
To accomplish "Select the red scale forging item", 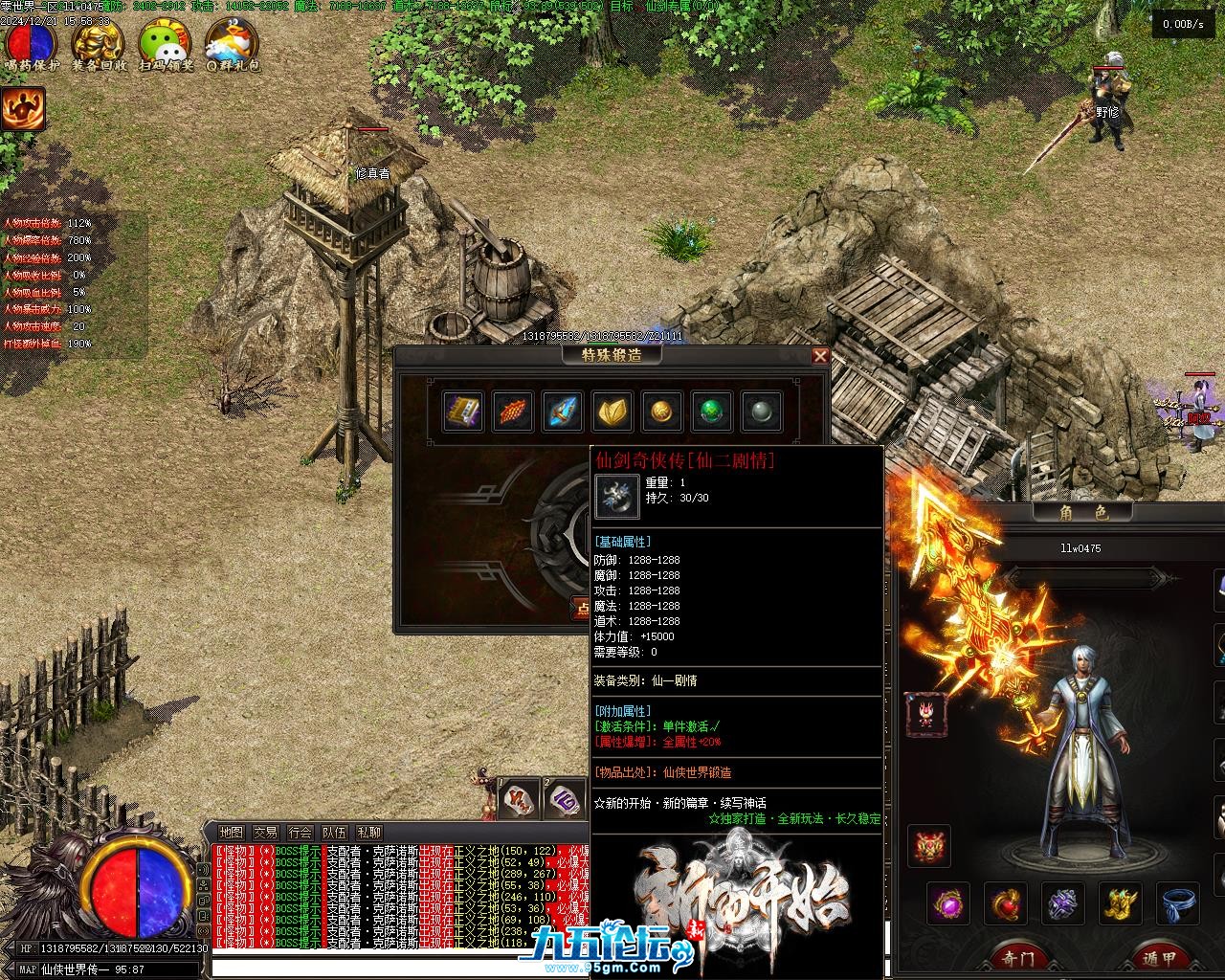I will (513, 412).
